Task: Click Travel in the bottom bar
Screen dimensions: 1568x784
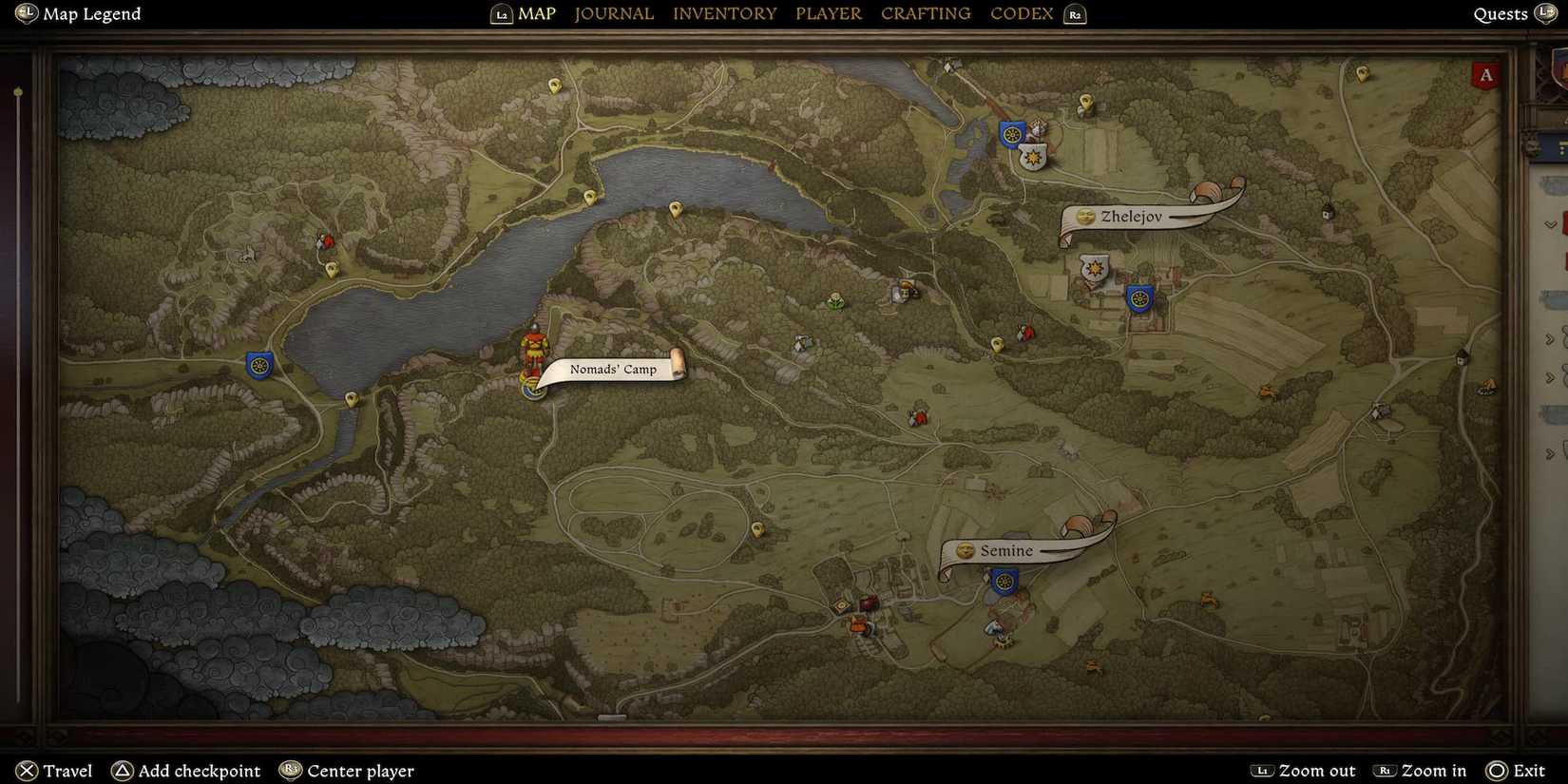Action: (x=65, y=771)
